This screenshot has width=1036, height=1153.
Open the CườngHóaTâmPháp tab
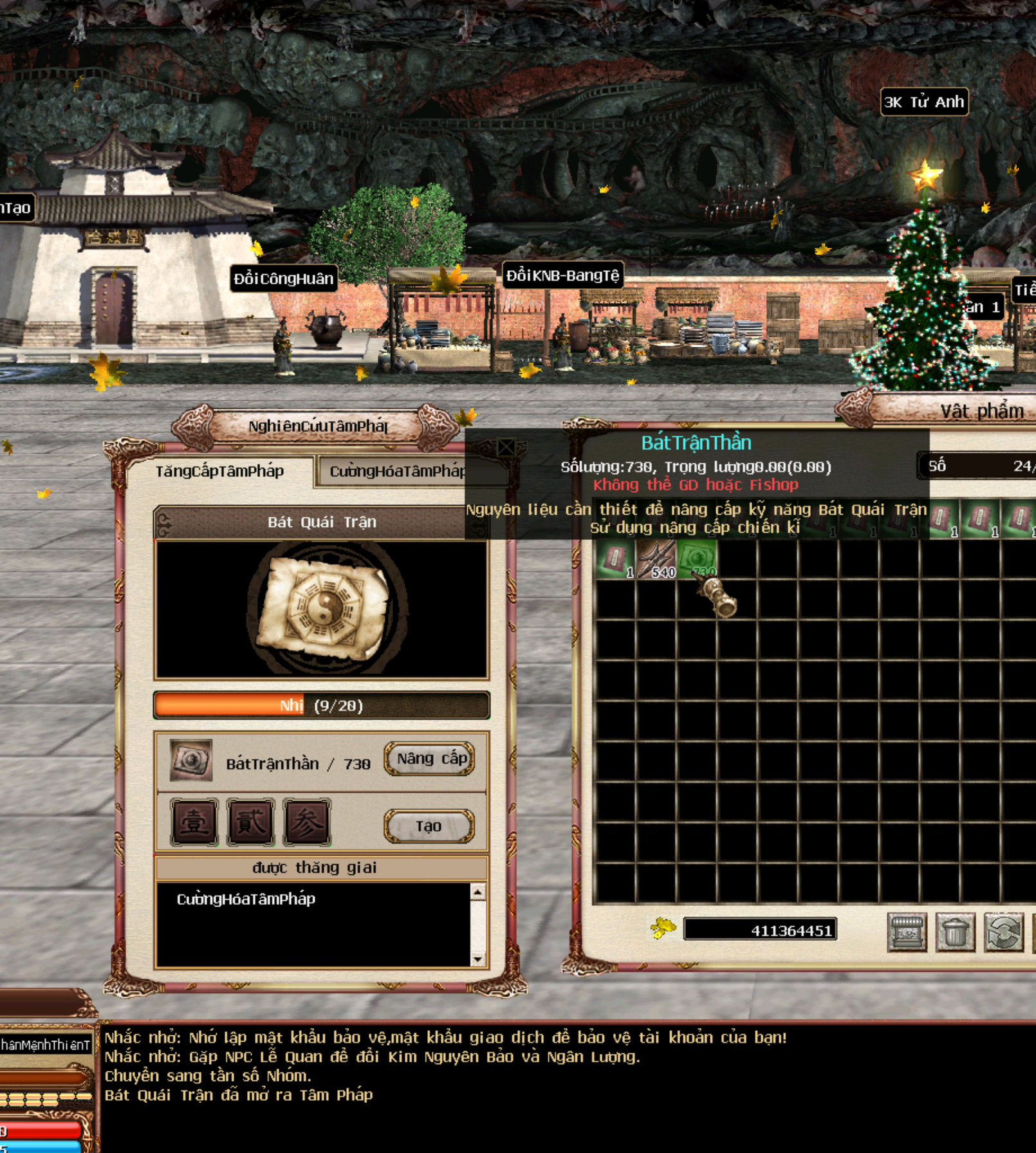click(x=396, y=472)
